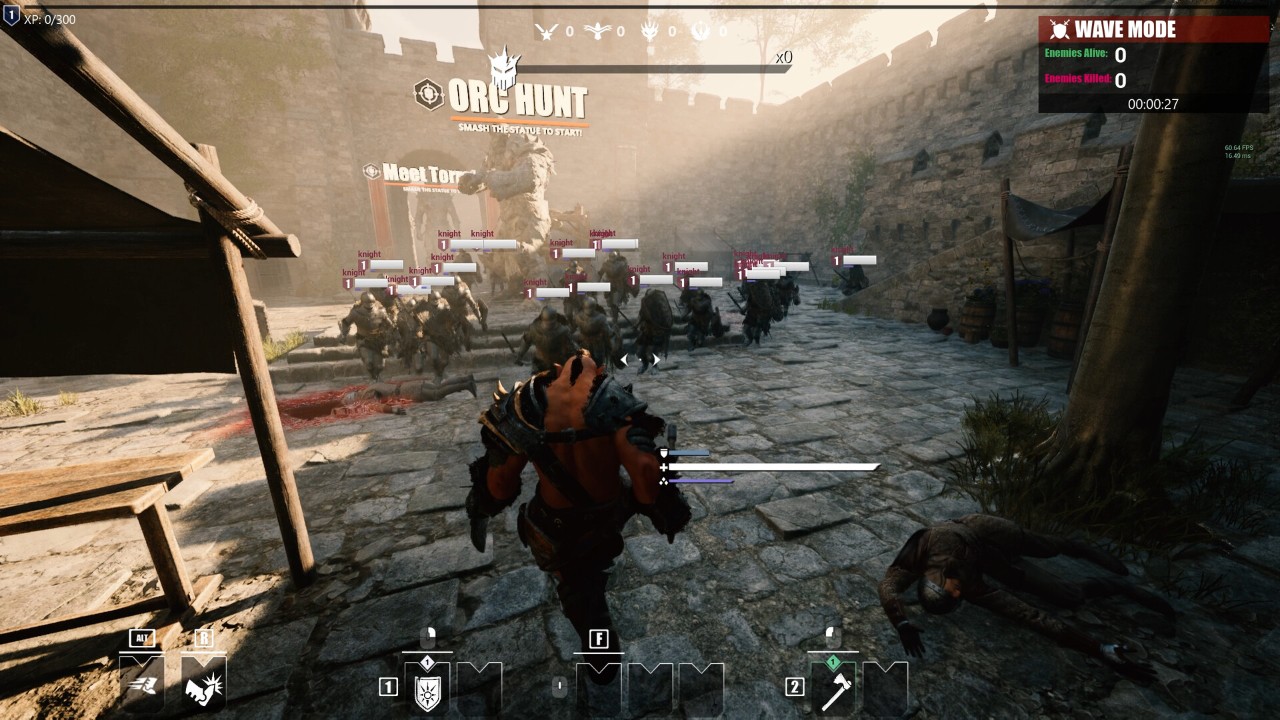The width and height of the screenshot is (1280, 720).
Task: Click the star medal counter icon
Action: pos(546,31)
